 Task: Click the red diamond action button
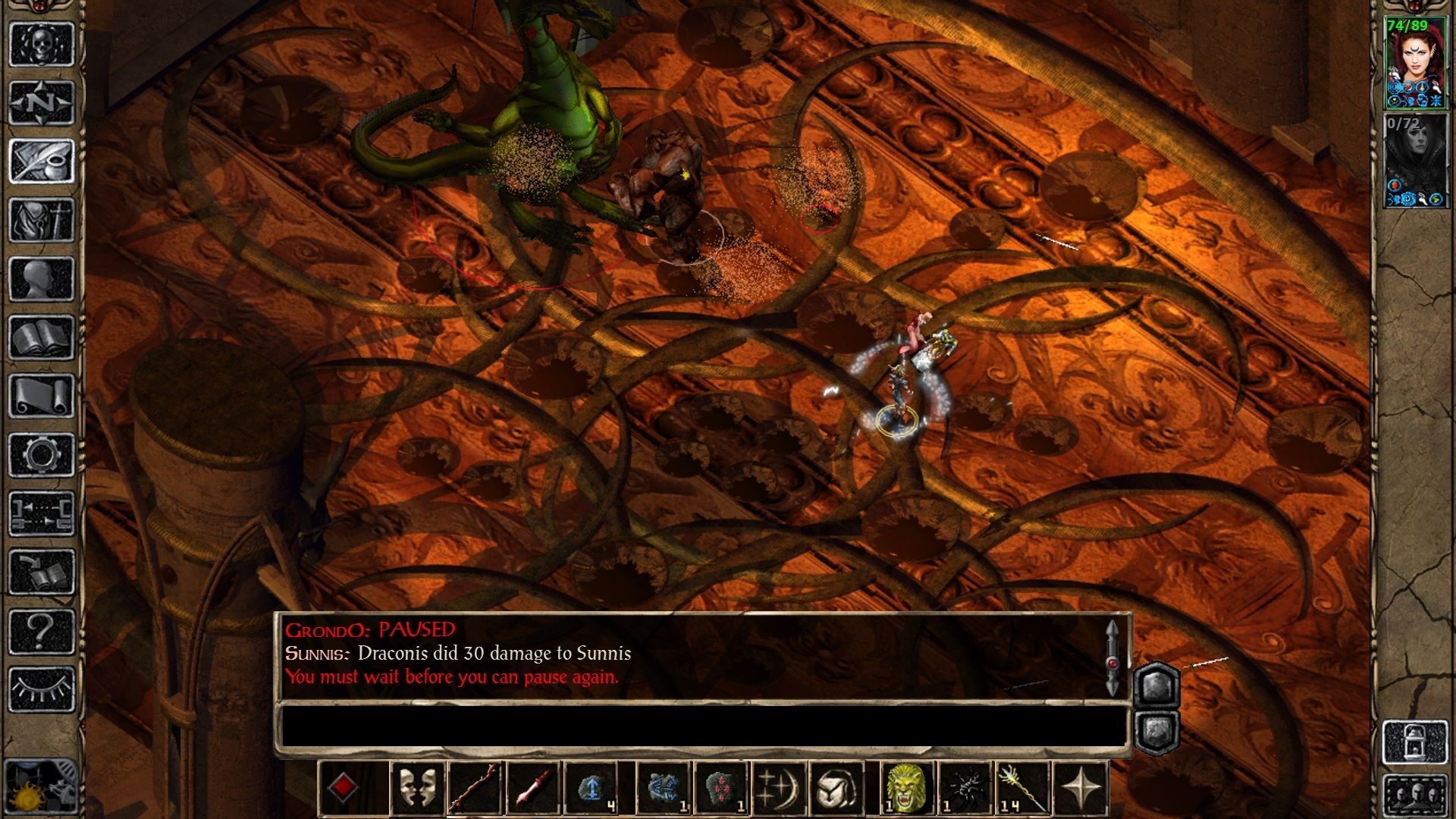coord(344,788)
